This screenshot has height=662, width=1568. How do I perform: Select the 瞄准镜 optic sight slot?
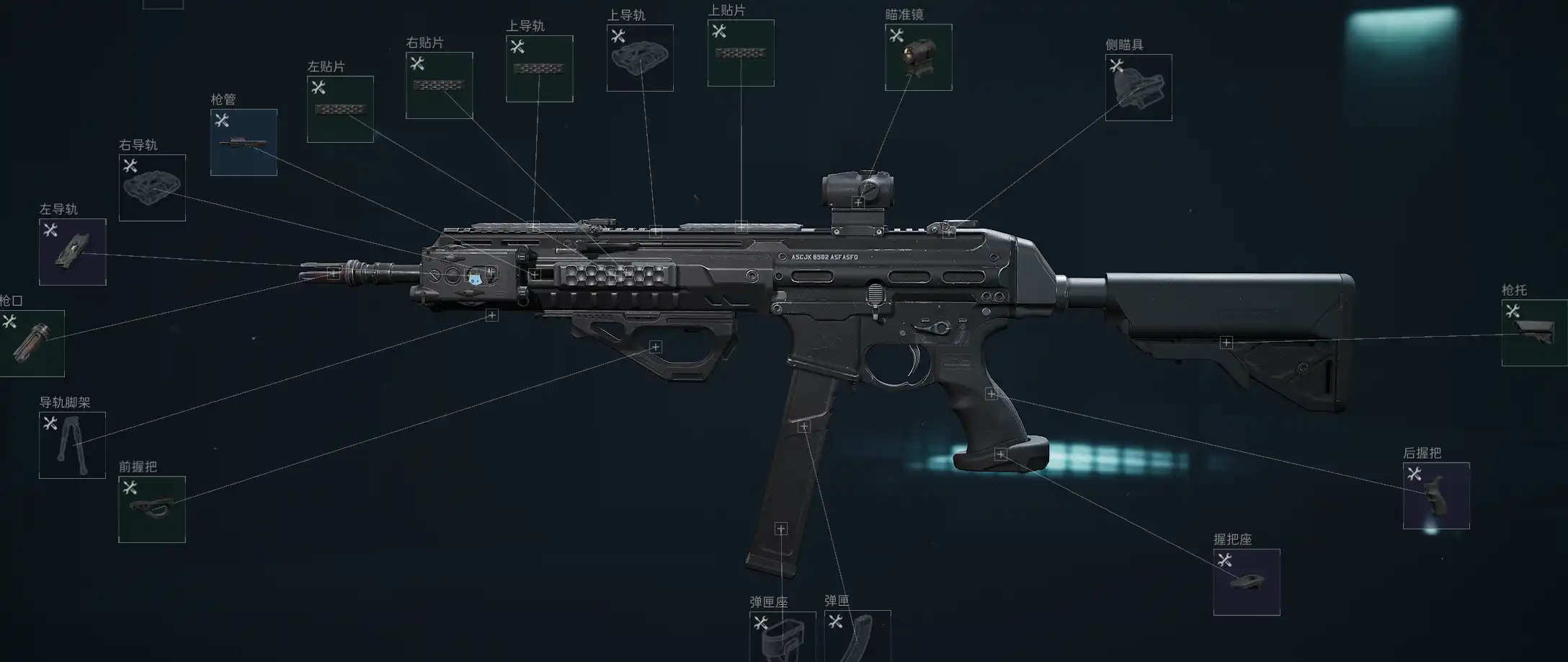point(918,57)
